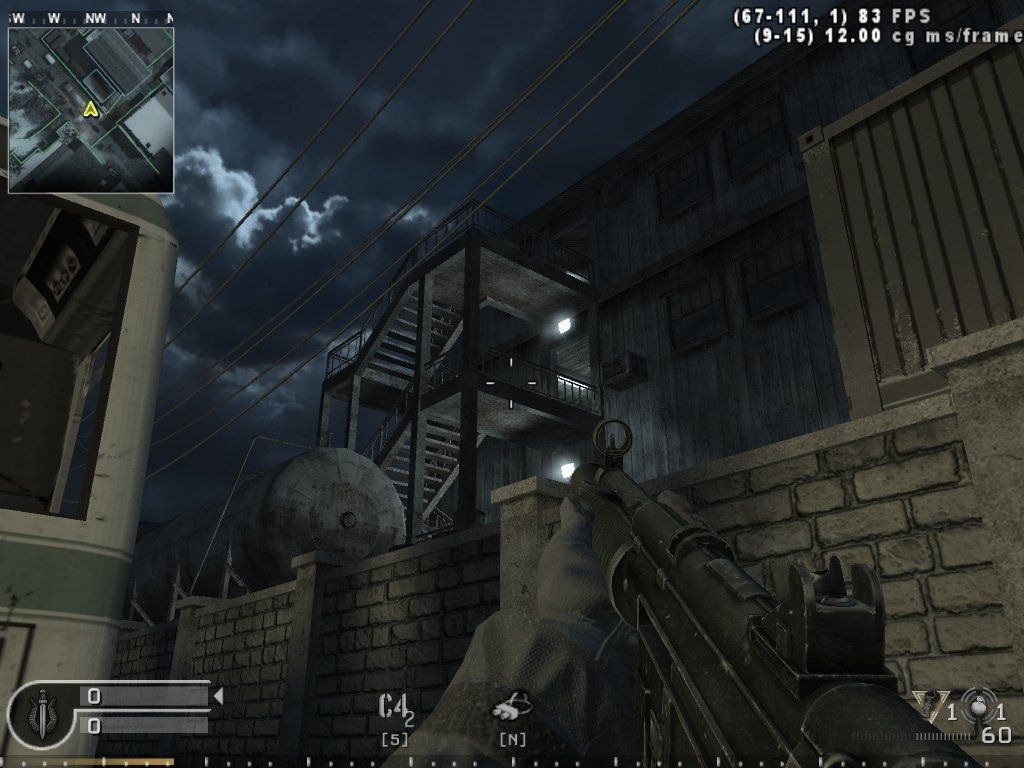Click the minimap in the corner
The image size is (1024, 768).
[x=91, y=110]
